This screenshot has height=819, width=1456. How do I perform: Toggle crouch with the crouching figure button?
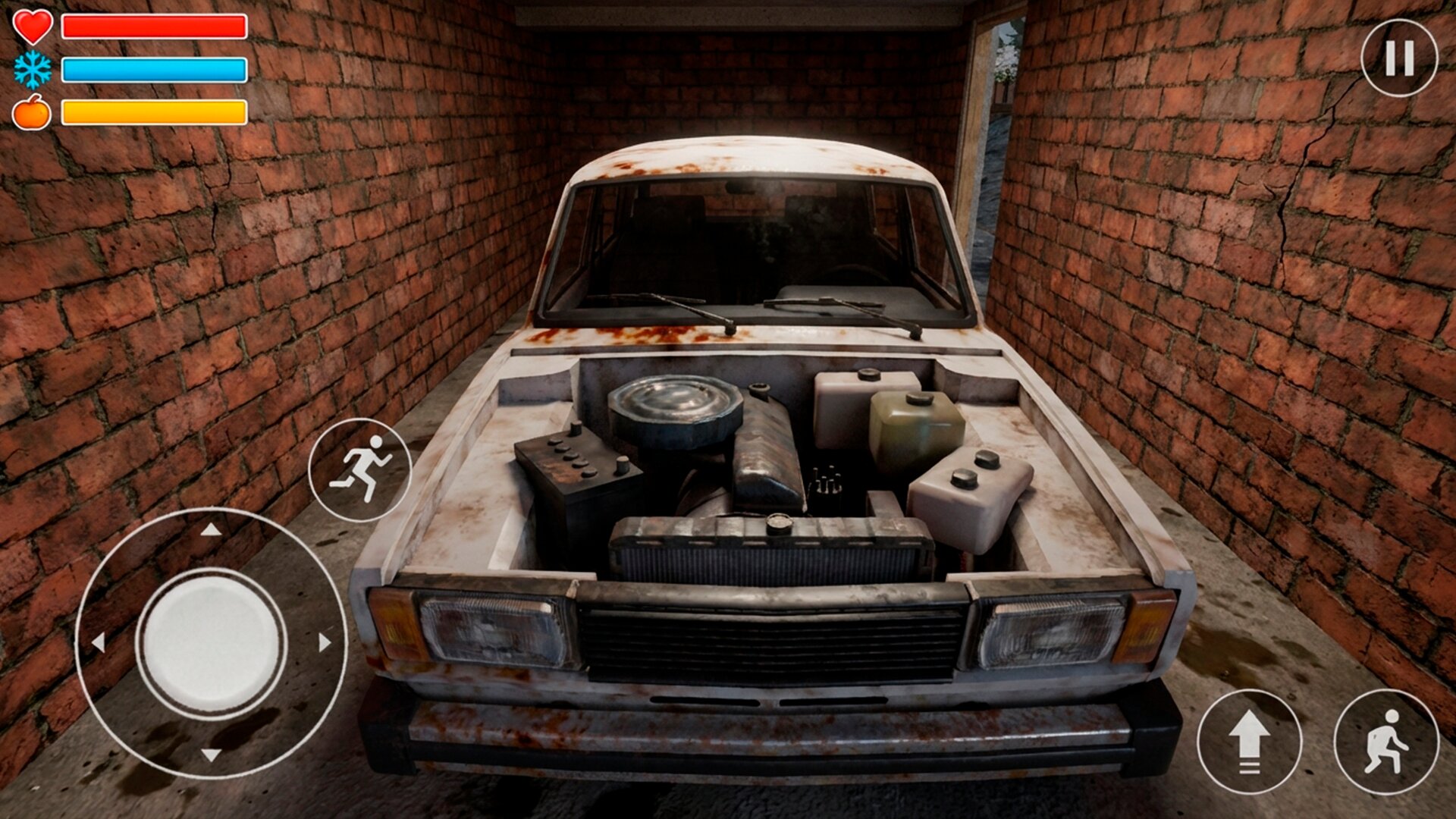[x=1386, y=742]
